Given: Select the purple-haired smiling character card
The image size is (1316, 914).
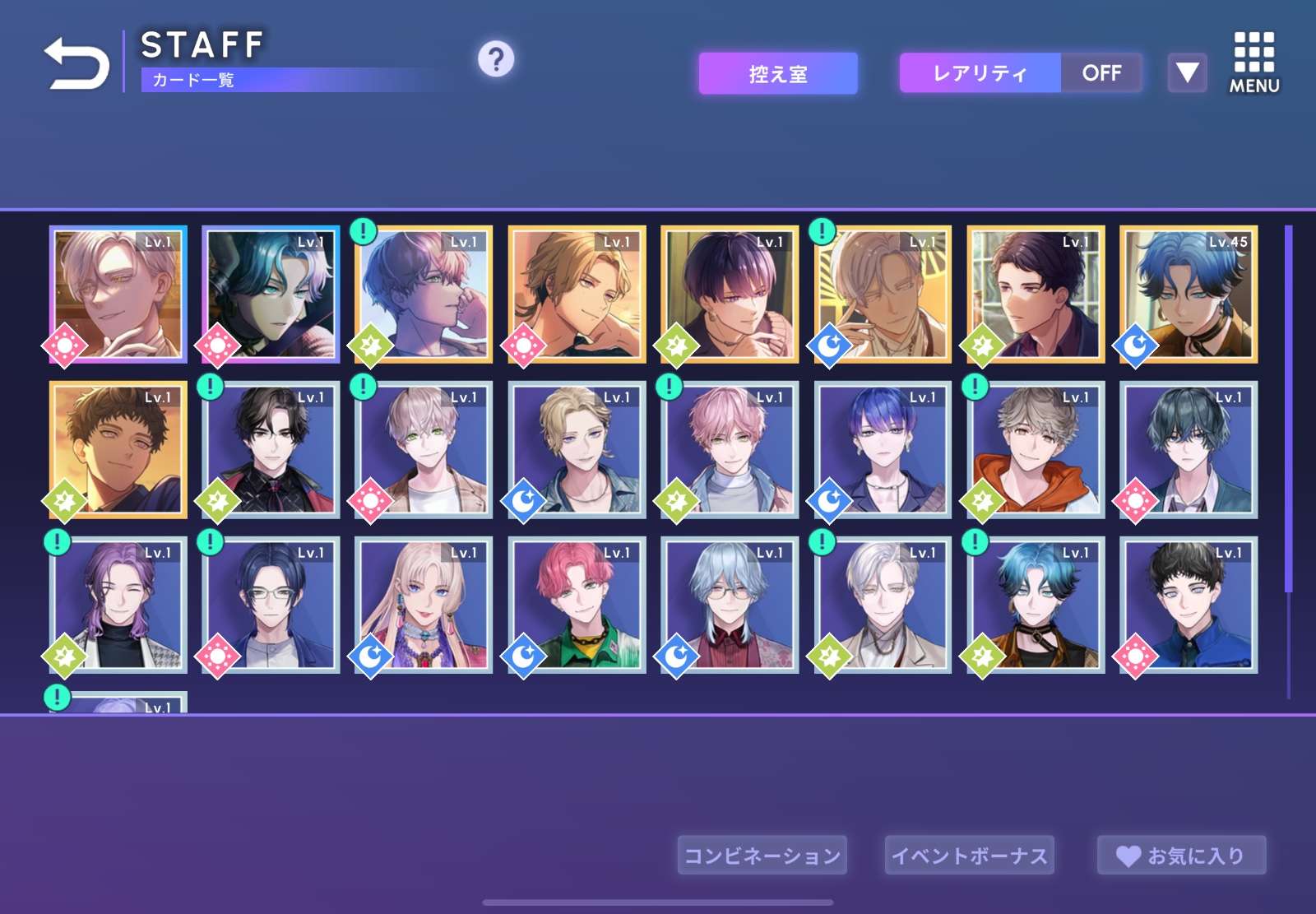Looking at the screenshot, I should tap(118, 605).
